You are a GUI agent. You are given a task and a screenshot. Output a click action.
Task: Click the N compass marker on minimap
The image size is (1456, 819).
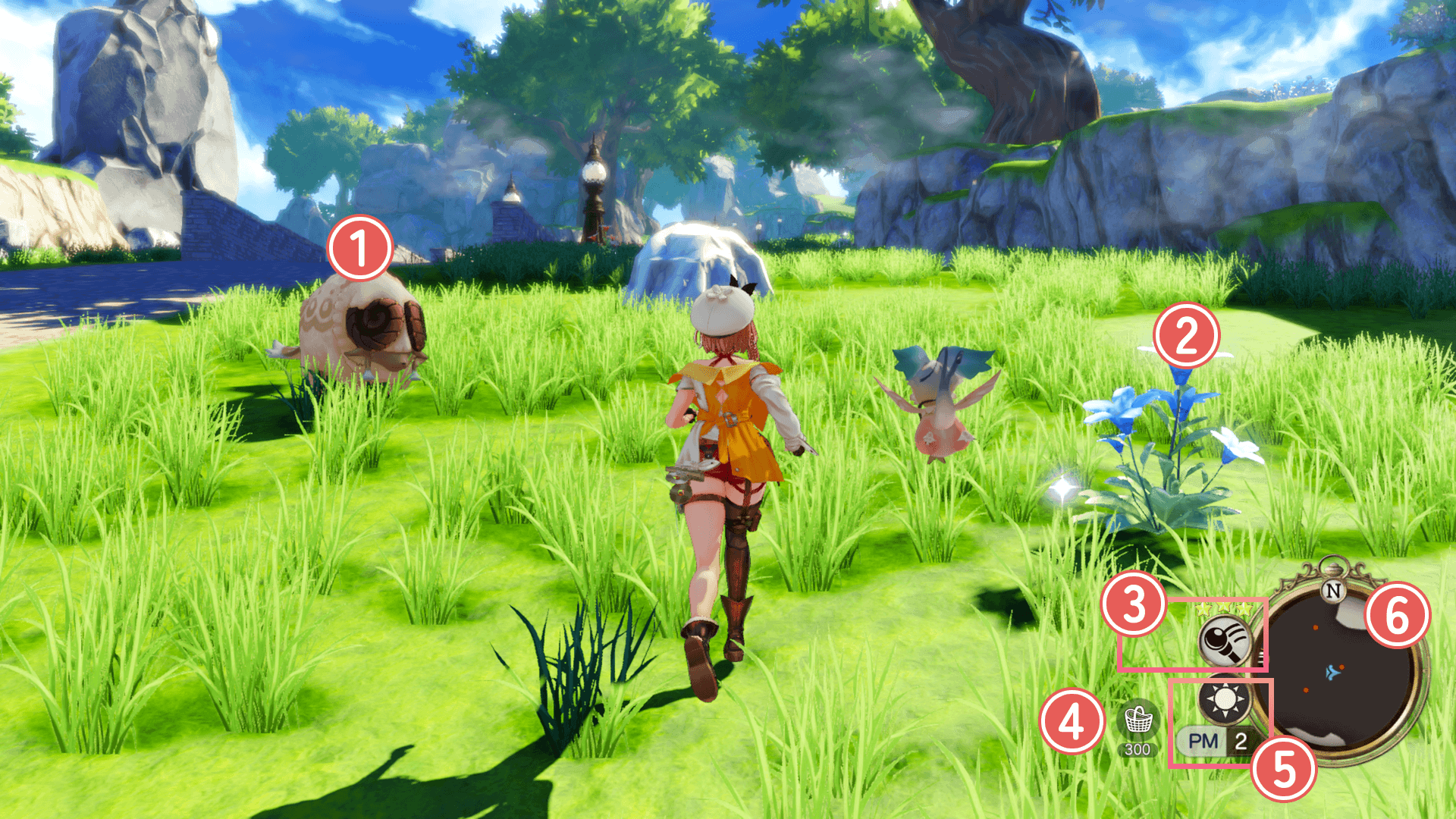pos(1333,590)
